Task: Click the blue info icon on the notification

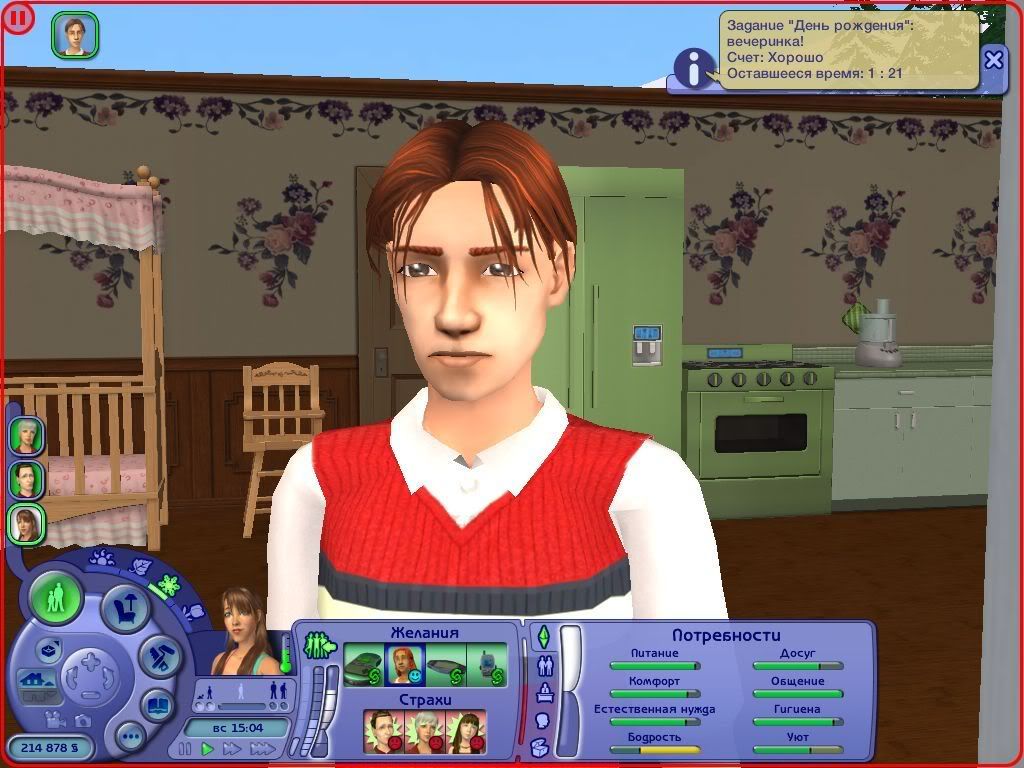Action: point(690,68)
